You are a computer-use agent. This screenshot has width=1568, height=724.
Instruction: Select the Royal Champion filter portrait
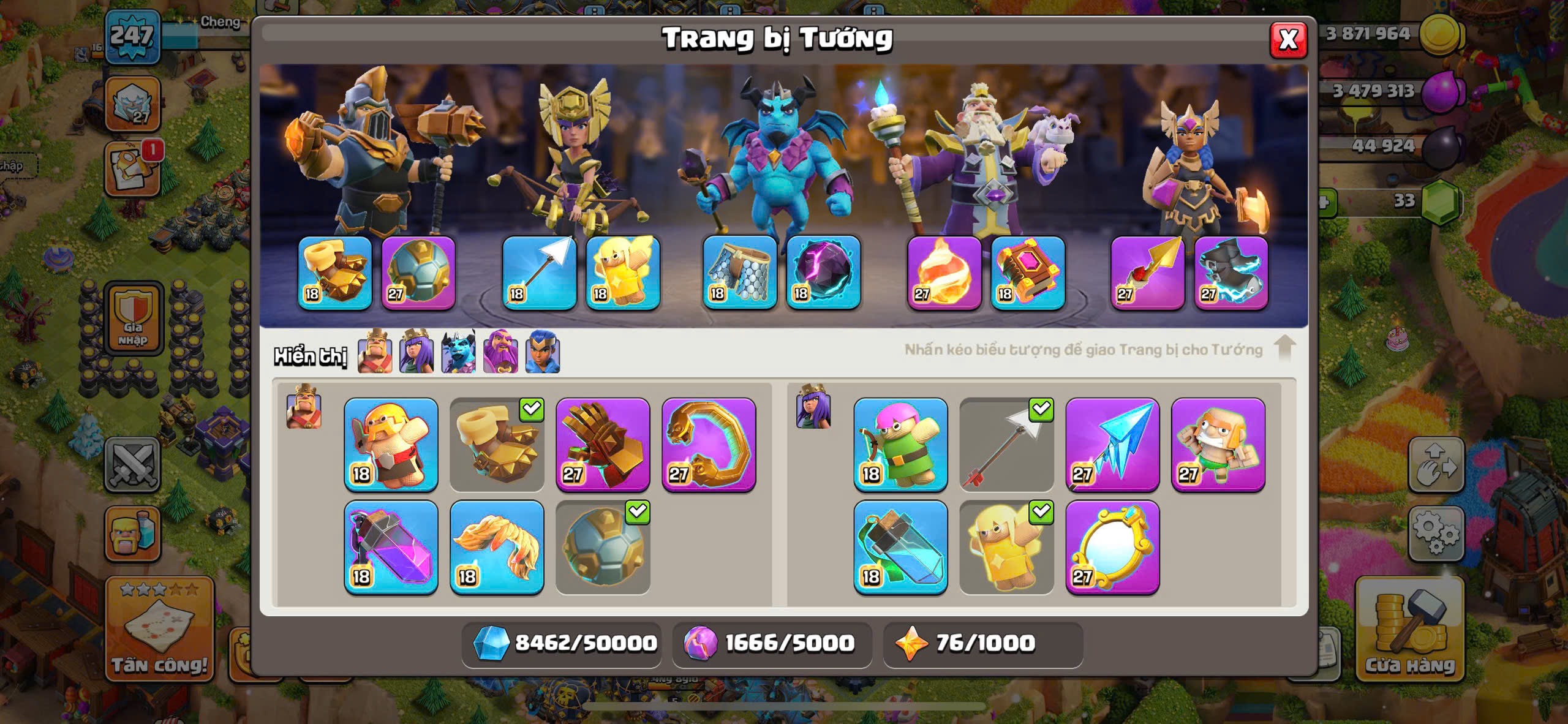pyautogui.click(x=542, y=352)
